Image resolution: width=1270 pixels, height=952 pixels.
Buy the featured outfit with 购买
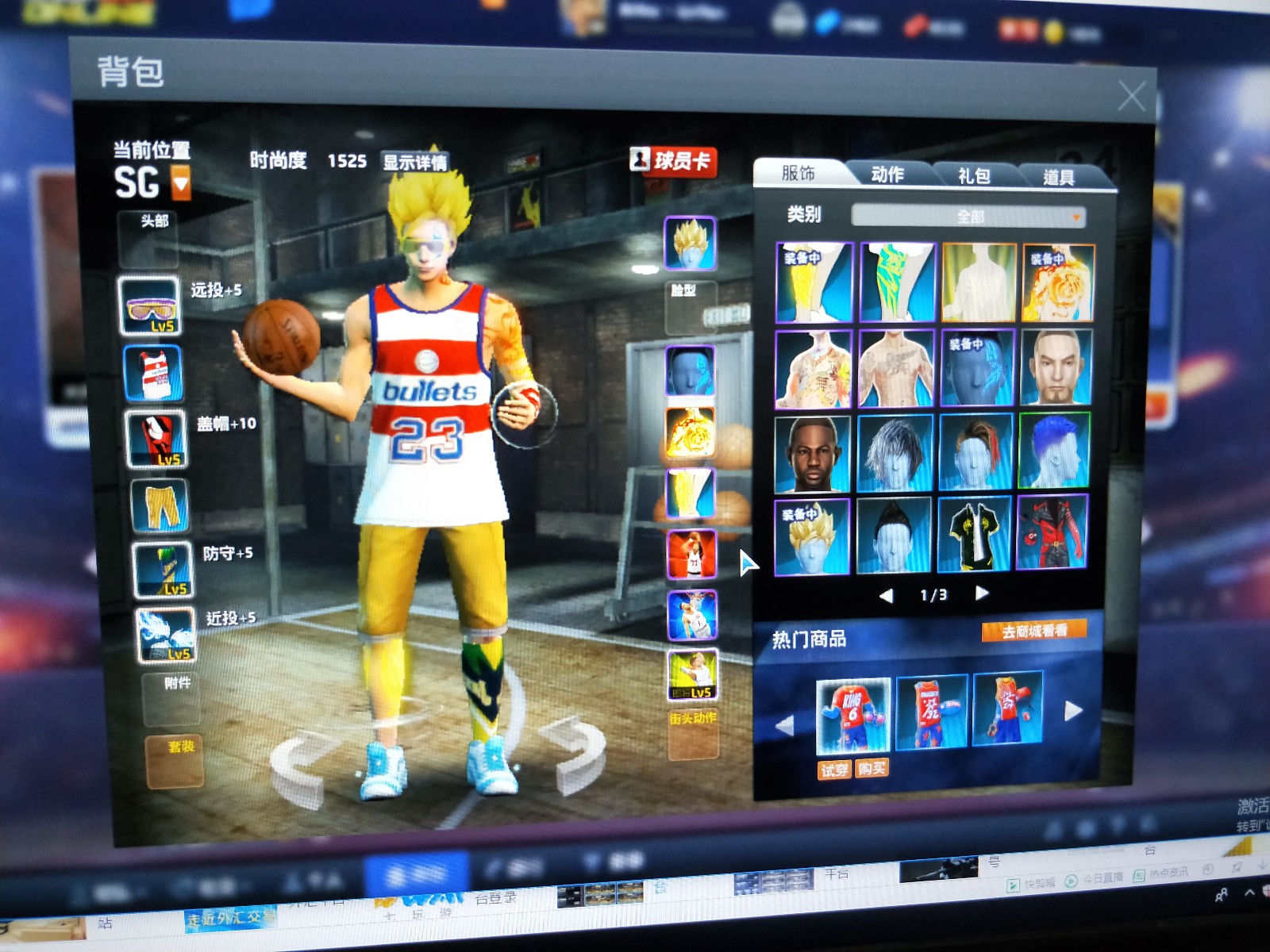[872, 768]
